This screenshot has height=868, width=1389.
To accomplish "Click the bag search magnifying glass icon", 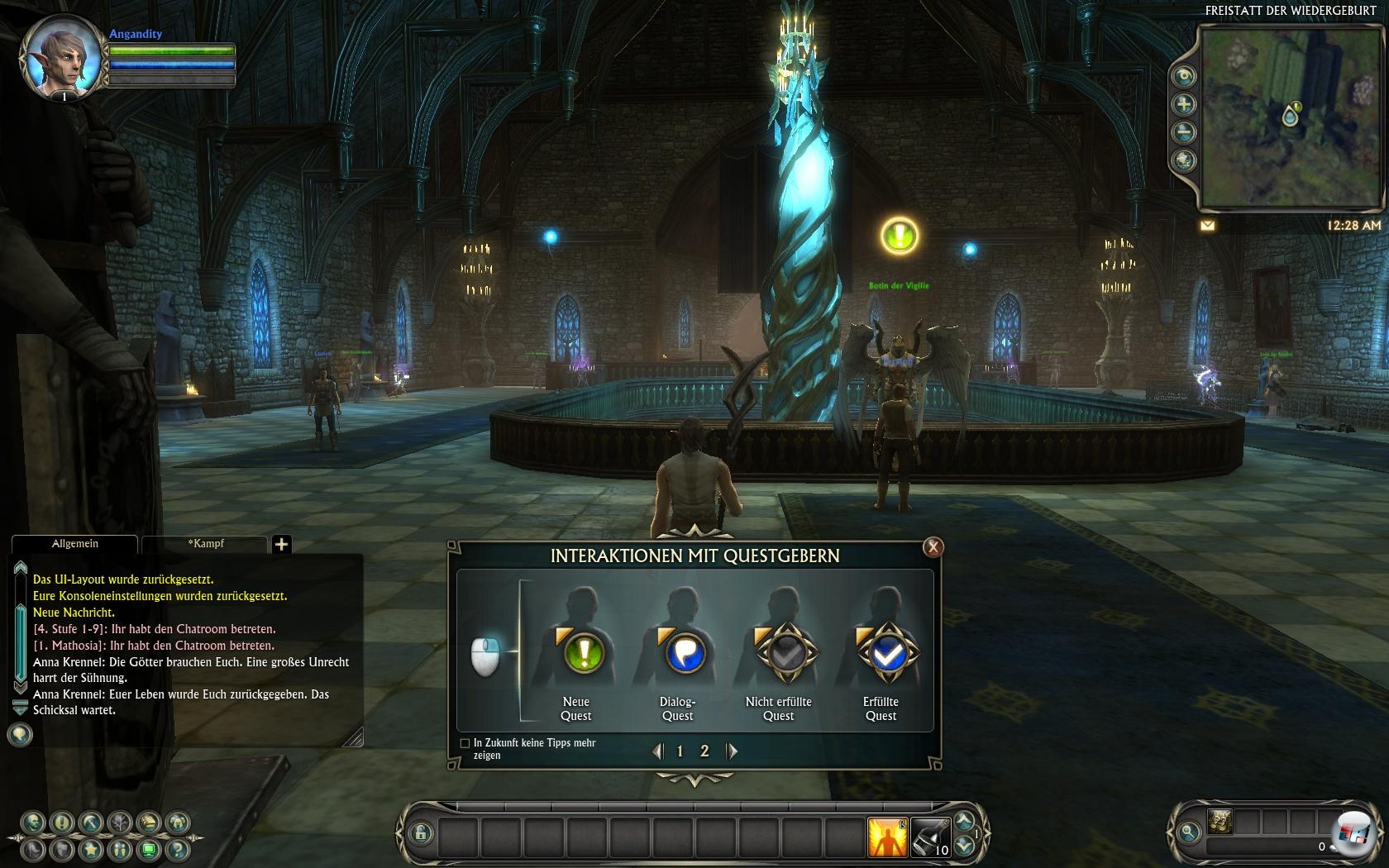I will coord(1189,832).
